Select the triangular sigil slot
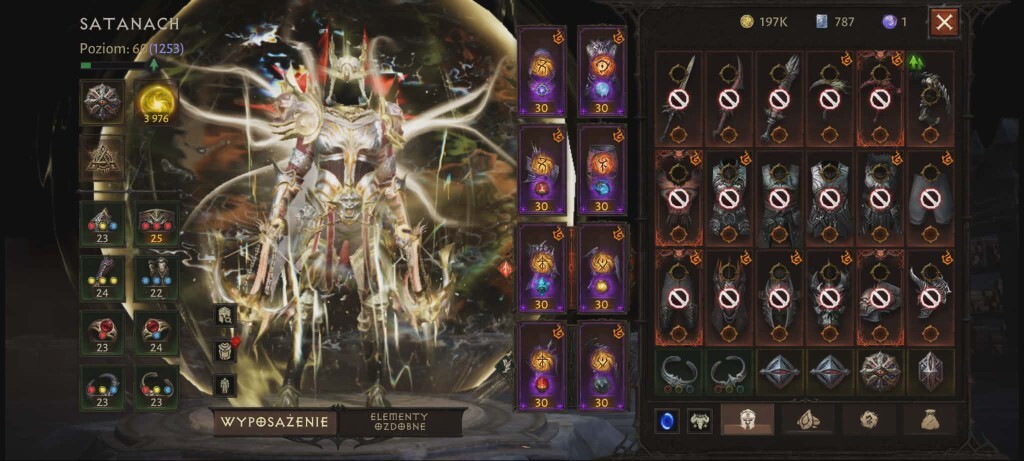Image resolution: width=1024 pixels, height=461 pixels. tap(102, 159)
